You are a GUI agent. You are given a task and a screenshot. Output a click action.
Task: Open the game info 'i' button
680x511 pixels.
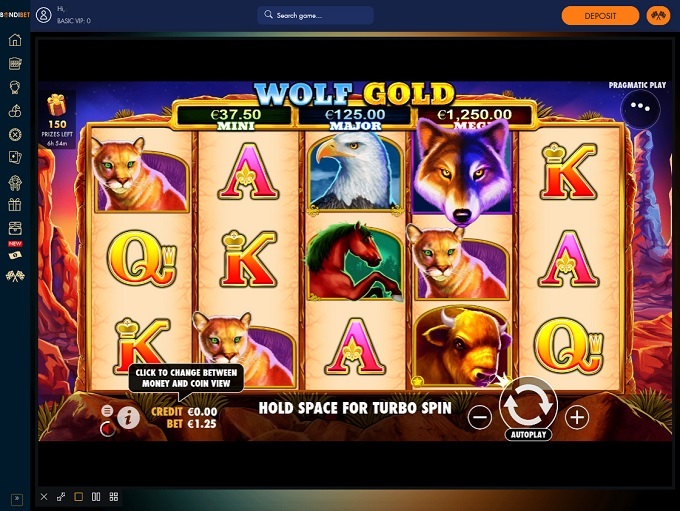(x=128, y=418)
